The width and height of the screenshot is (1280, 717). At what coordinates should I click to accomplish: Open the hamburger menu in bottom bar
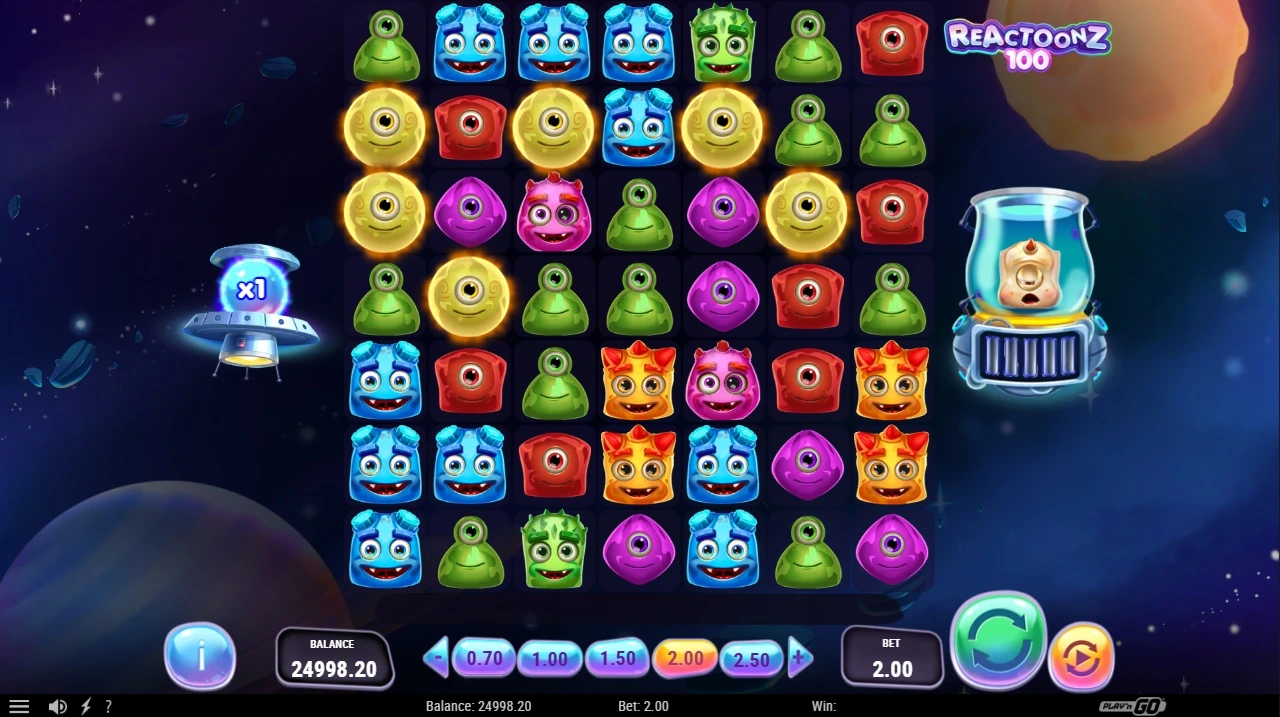click(x=19, y=706)
